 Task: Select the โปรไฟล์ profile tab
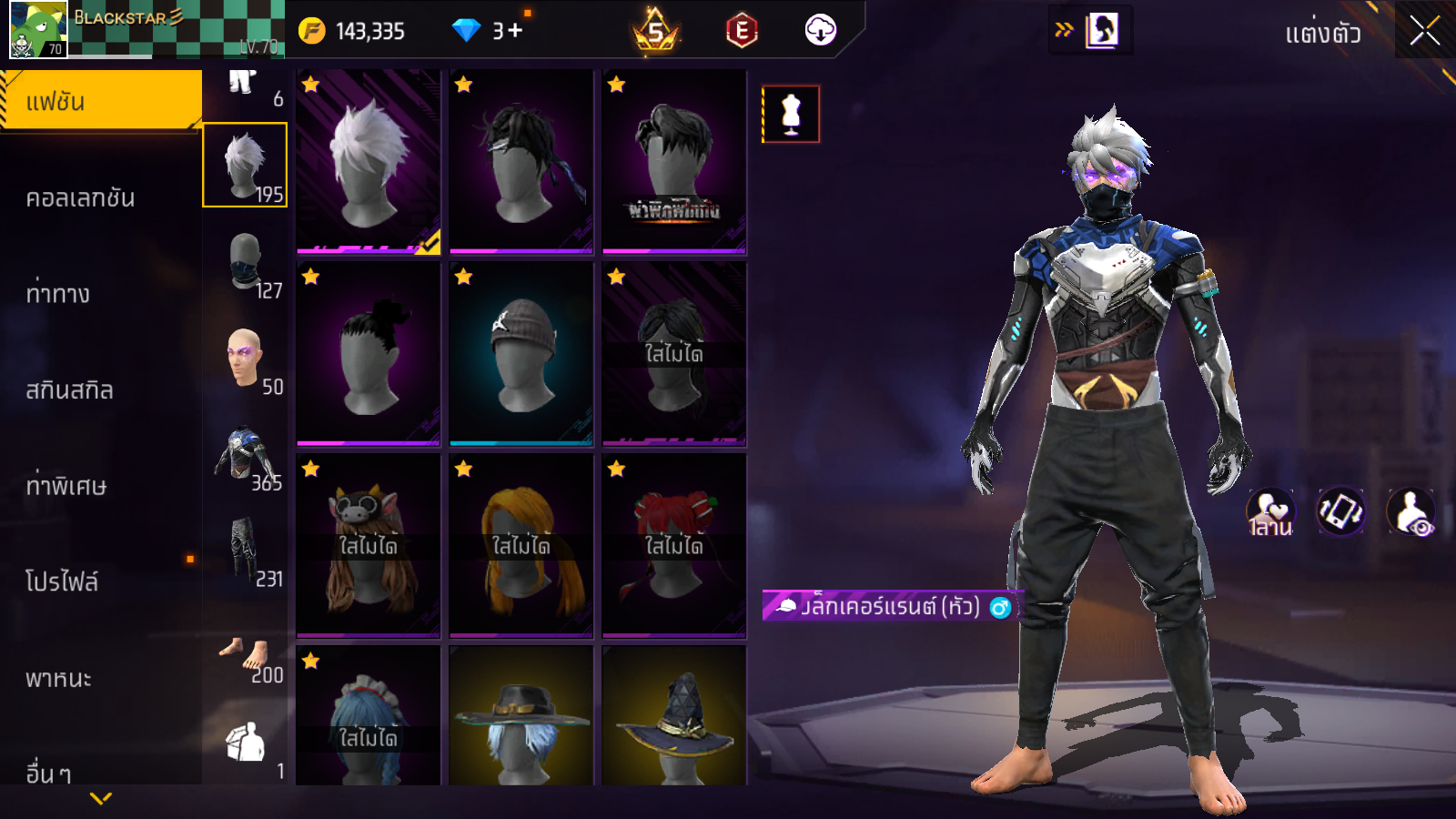click(62, 581)
